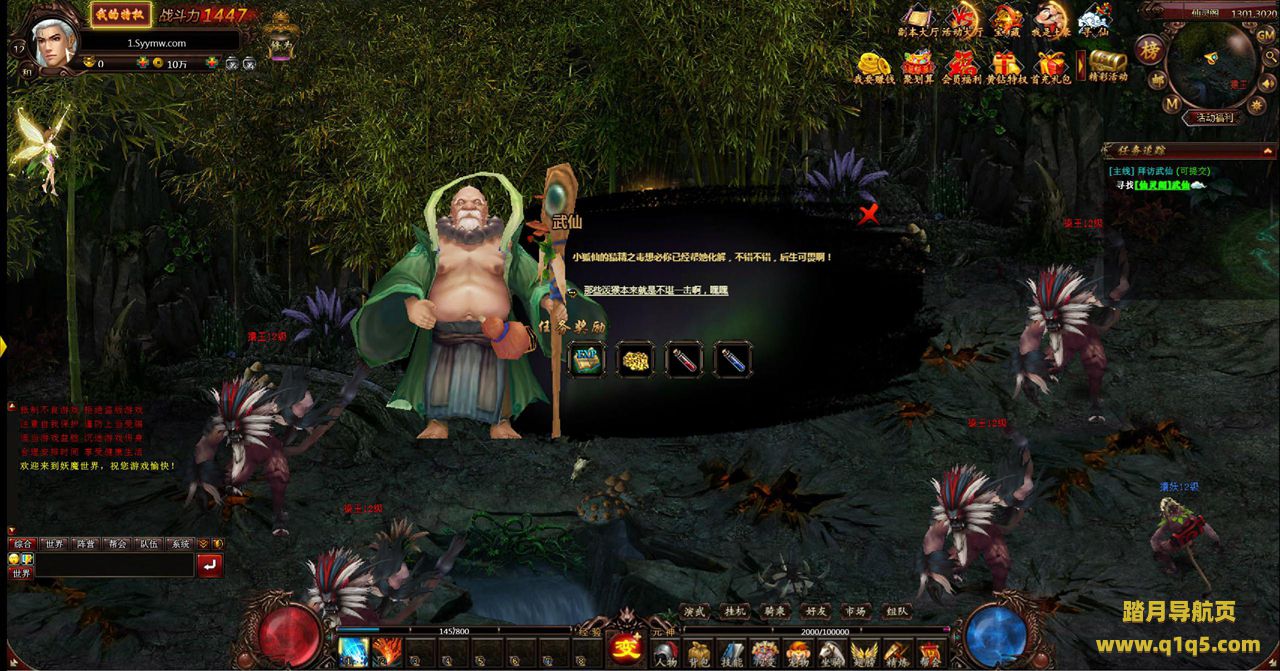Send chat with the red enter button
Image resolution: width=1280 pixels, height=671 pixels.
click(x=210, y=566)
